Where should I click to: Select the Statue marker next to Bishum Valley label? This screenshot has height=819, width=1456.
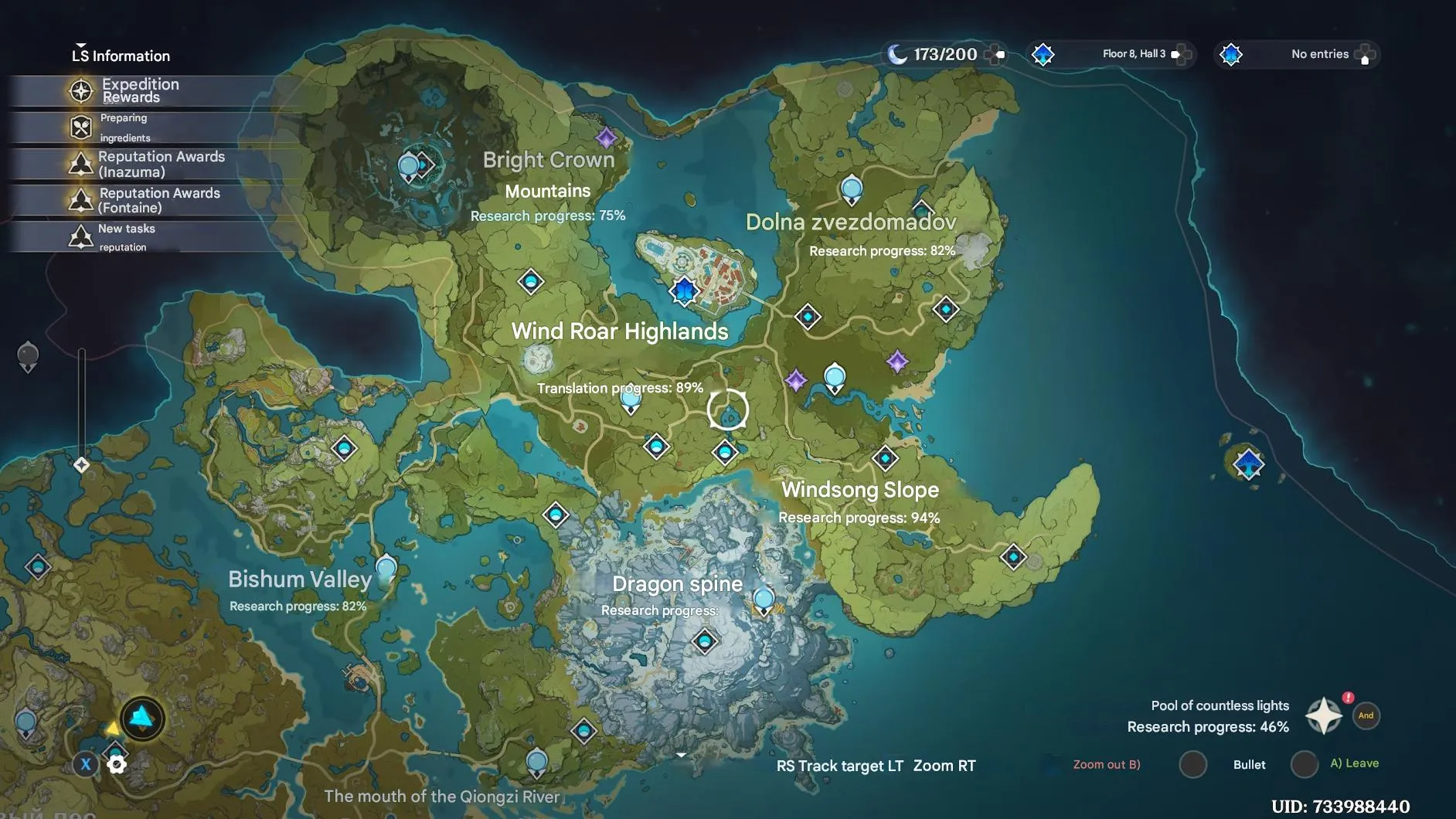click(x=386, y=569)
